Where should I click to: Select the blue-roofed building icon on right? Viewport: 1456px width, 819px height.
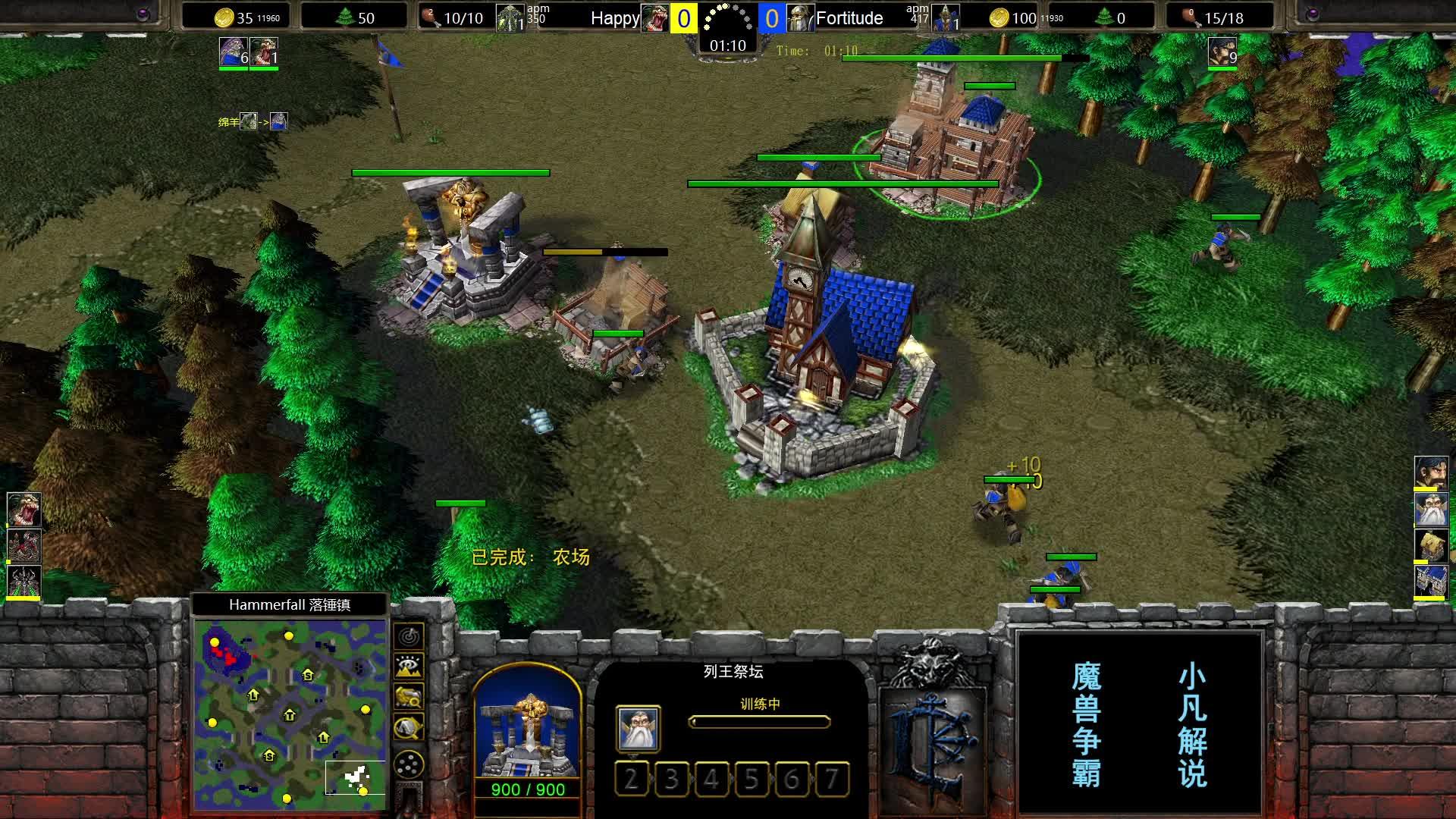tap(1431, 582)
